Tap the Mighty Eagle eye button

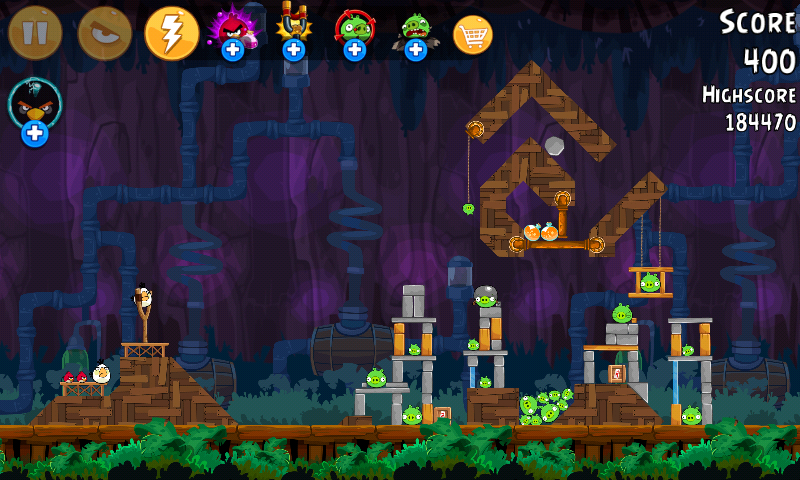[x=104, y=33]
